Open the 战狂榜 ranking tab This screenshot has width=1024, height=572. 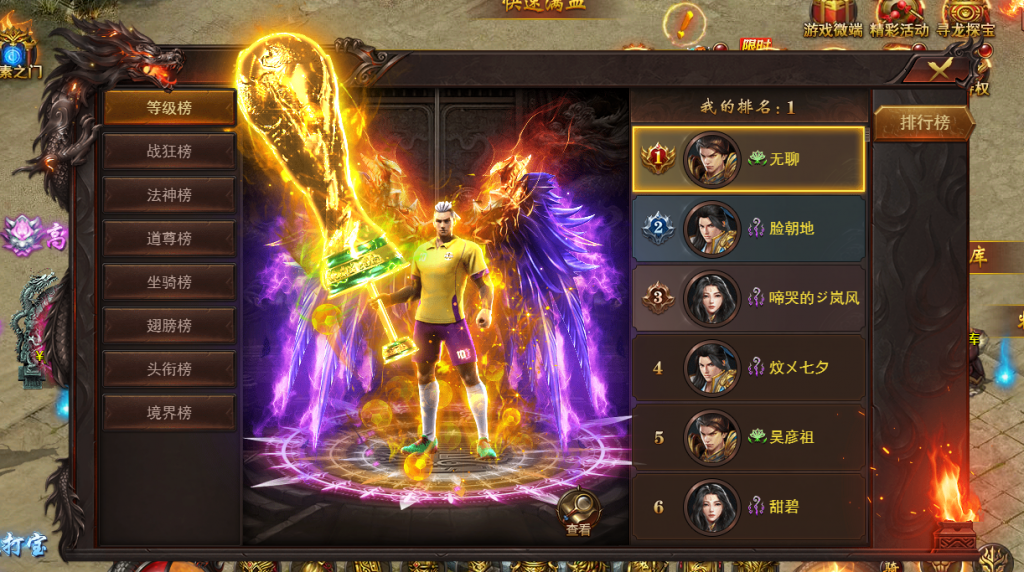(x=169, y=152)
